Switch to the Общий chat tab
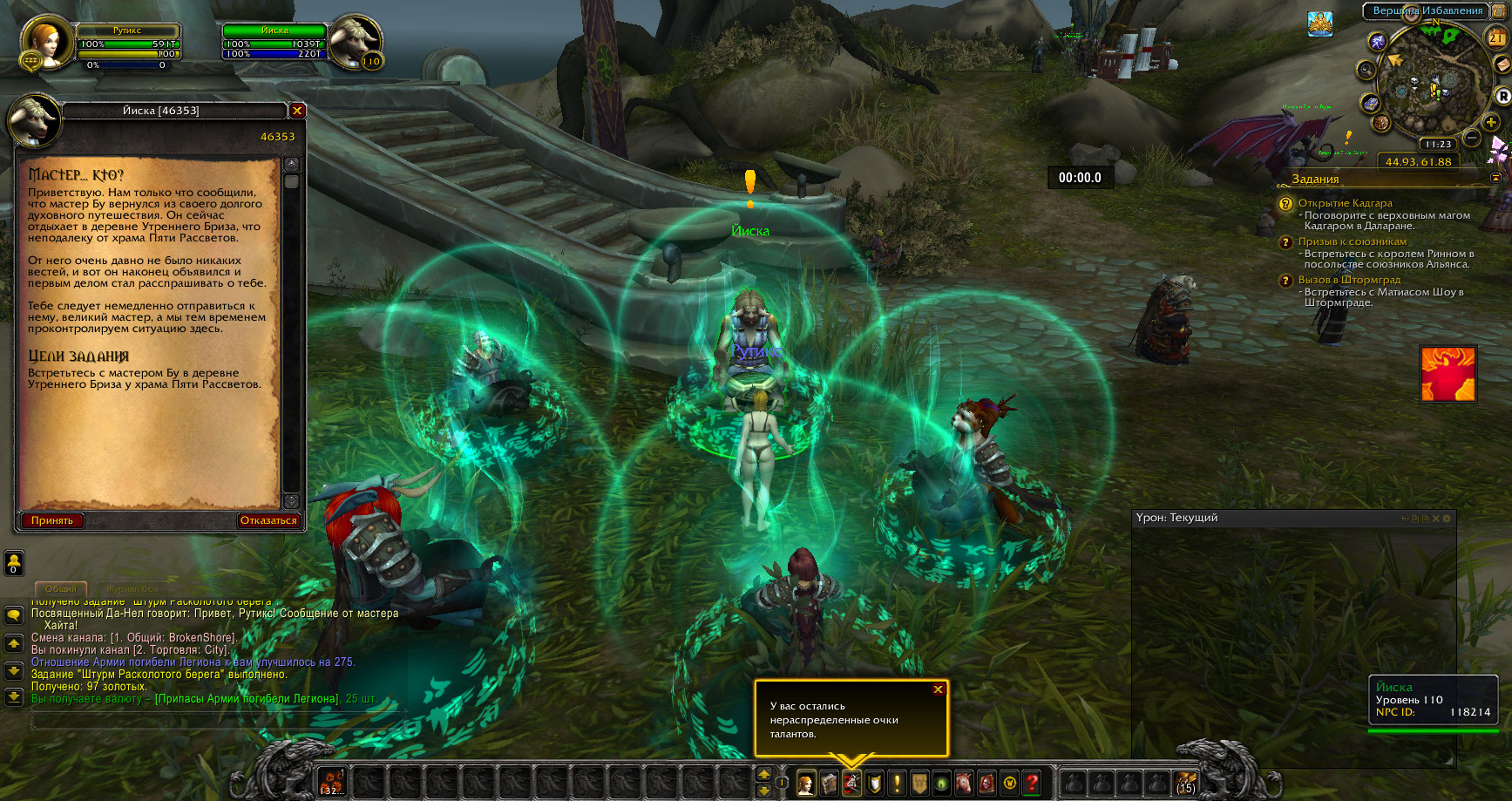Image resolution: width=1512 pixels, height=801 pixels. [61, 589]
